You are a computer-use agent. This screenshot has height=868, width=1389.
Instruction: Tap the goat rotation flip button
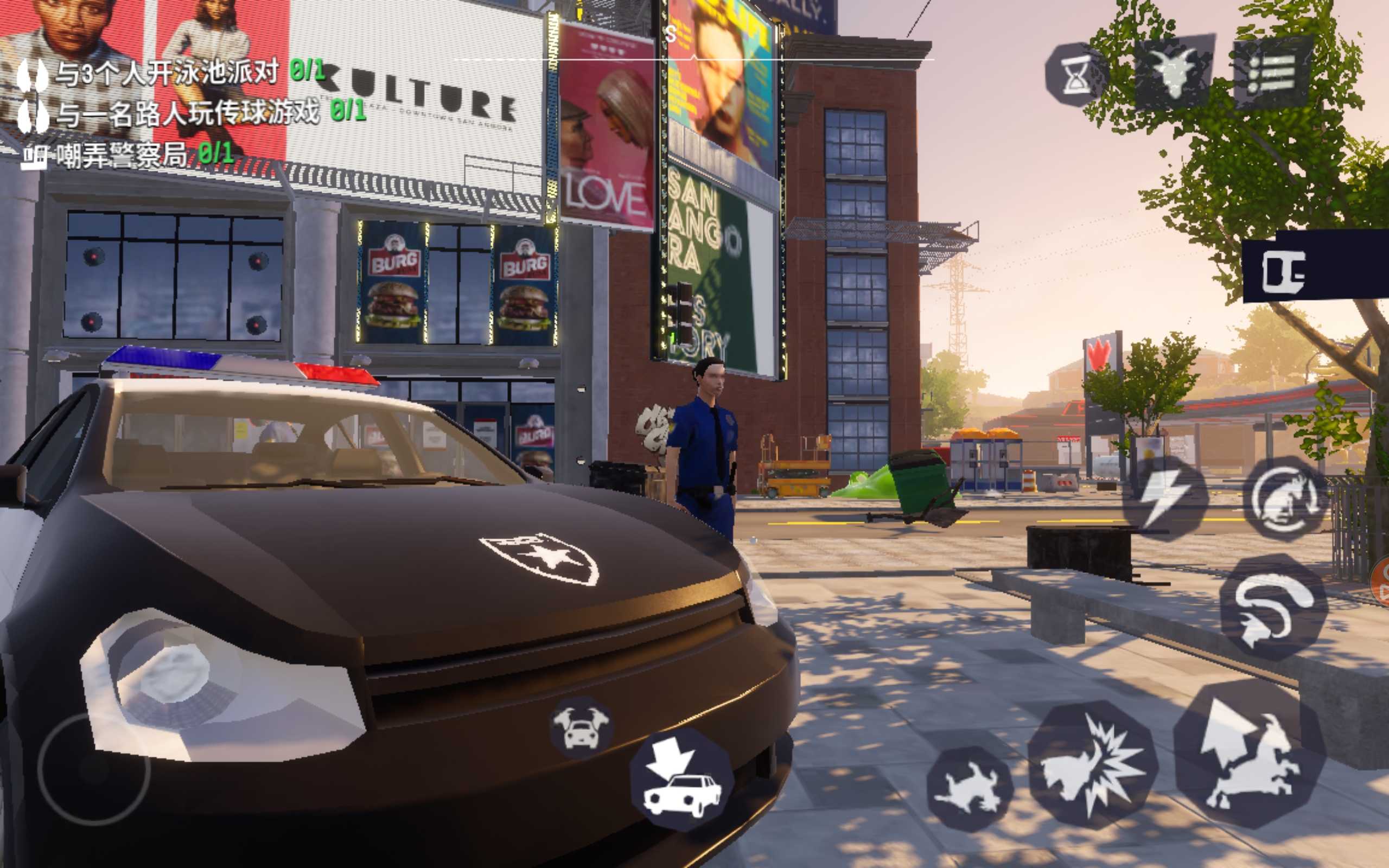pyautogui.click(x=1285, y=497)
